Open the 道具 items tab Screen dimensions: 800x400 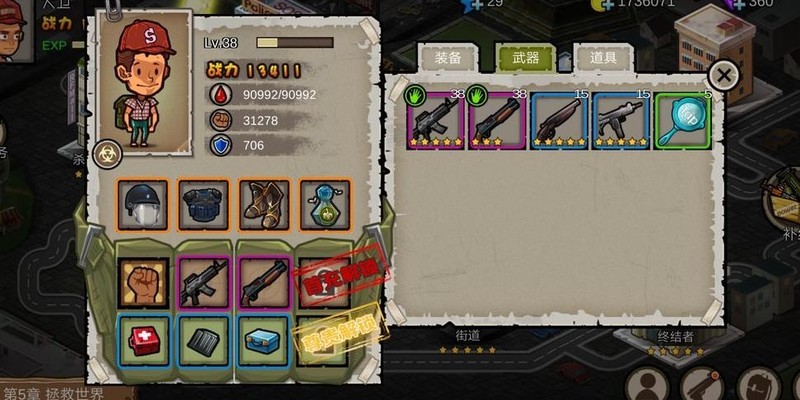(x=603, y=59)
